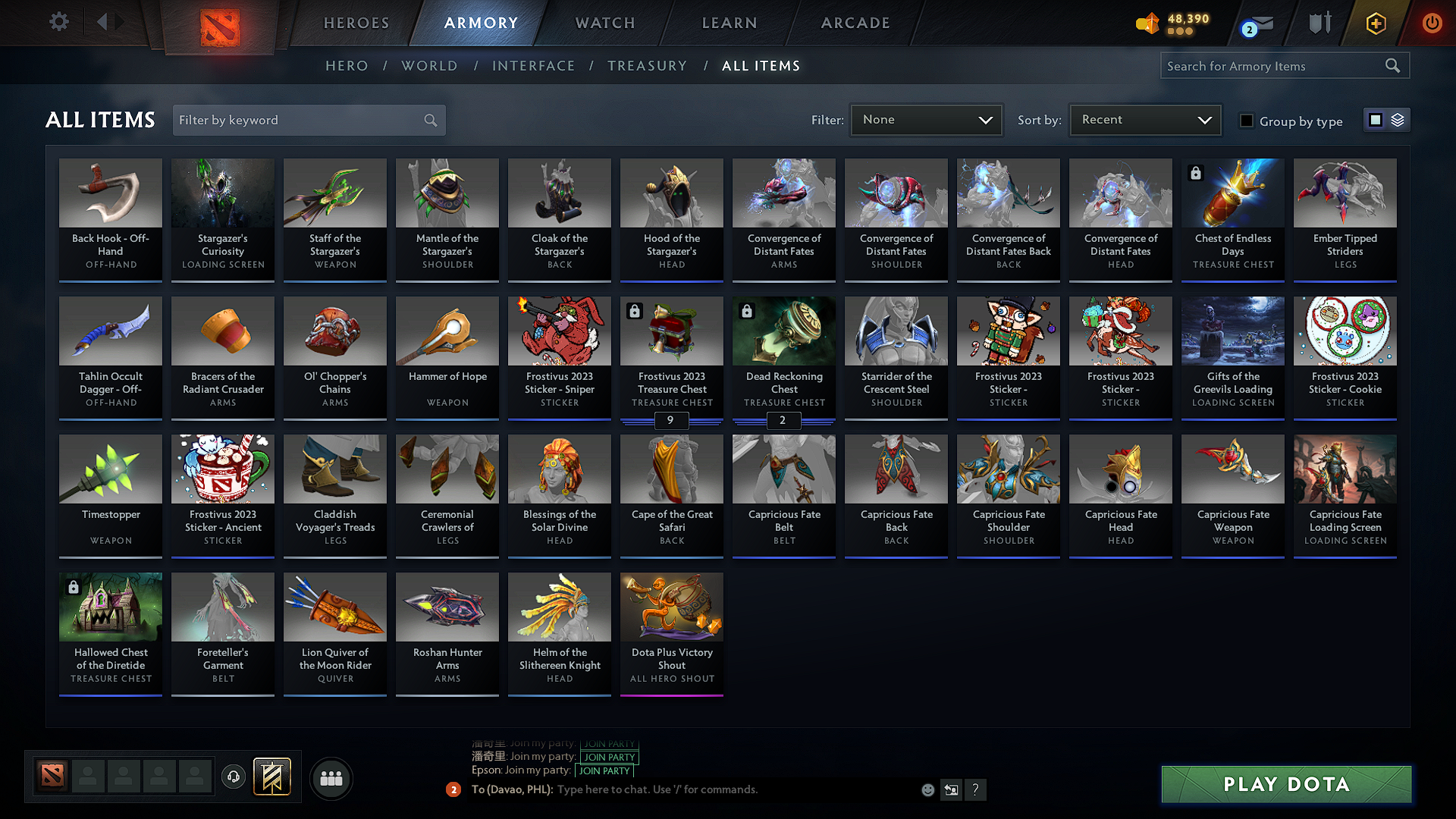Open the TREASURY section
This screenshot has height=819, width=1456.
[647, 66]
